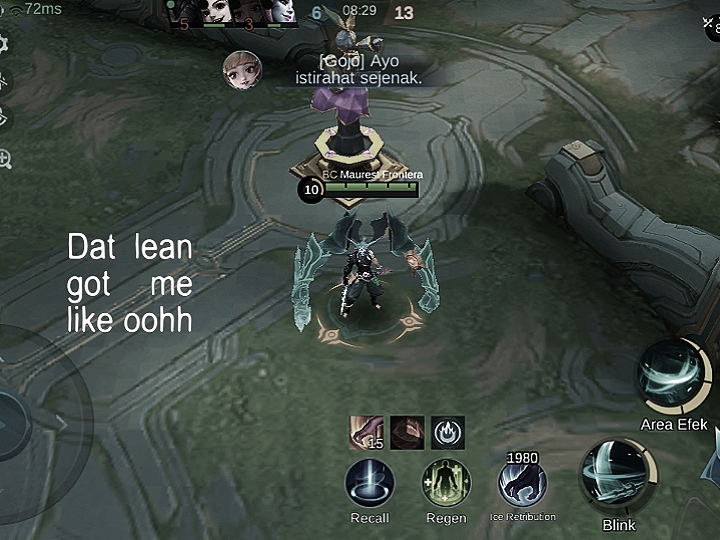Cast the Ice Retribution spell
This screenshot has width=720, height=540.
click(x=522, y=484)
